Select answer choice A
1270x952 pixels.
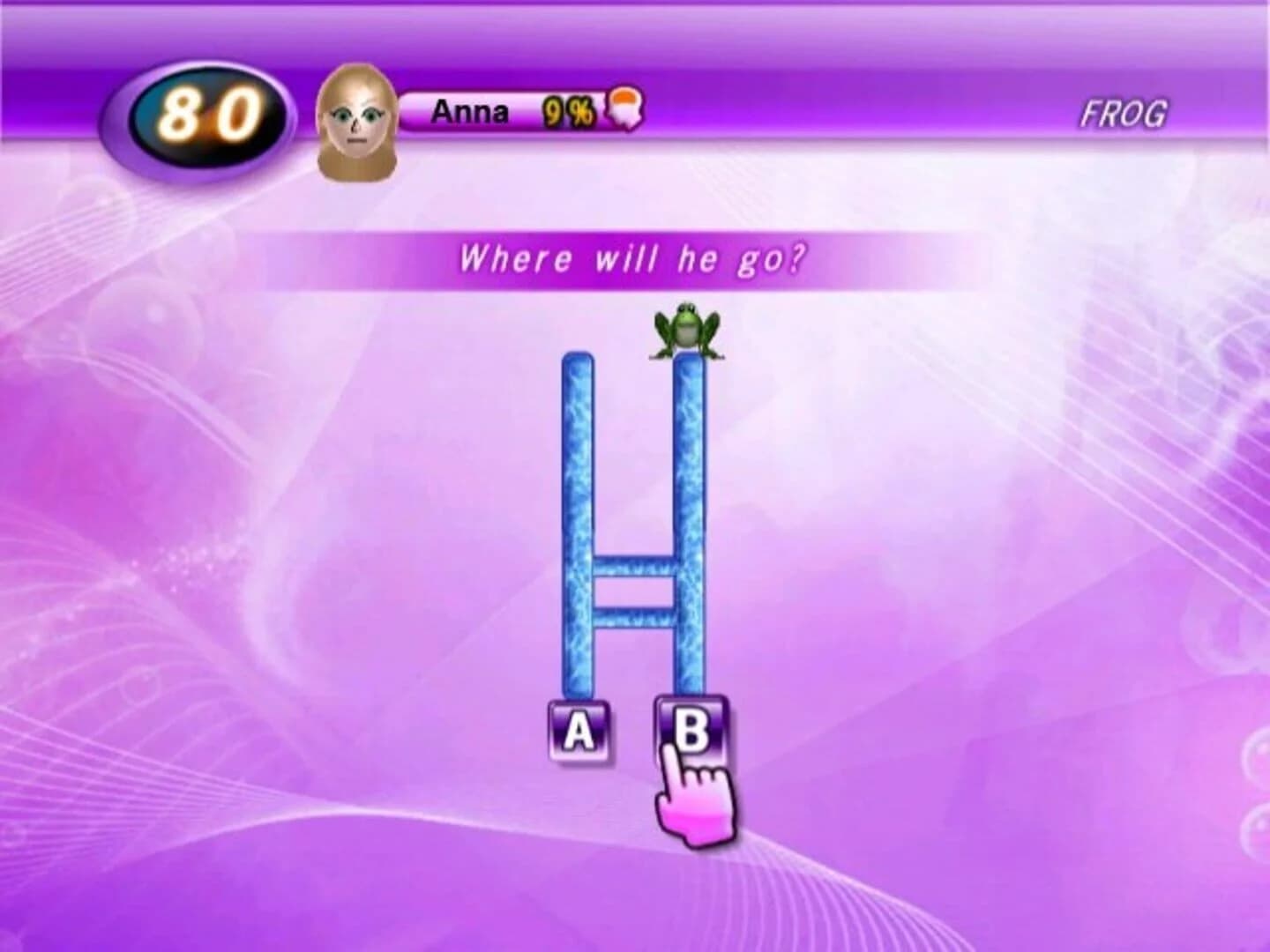(578, 730)
